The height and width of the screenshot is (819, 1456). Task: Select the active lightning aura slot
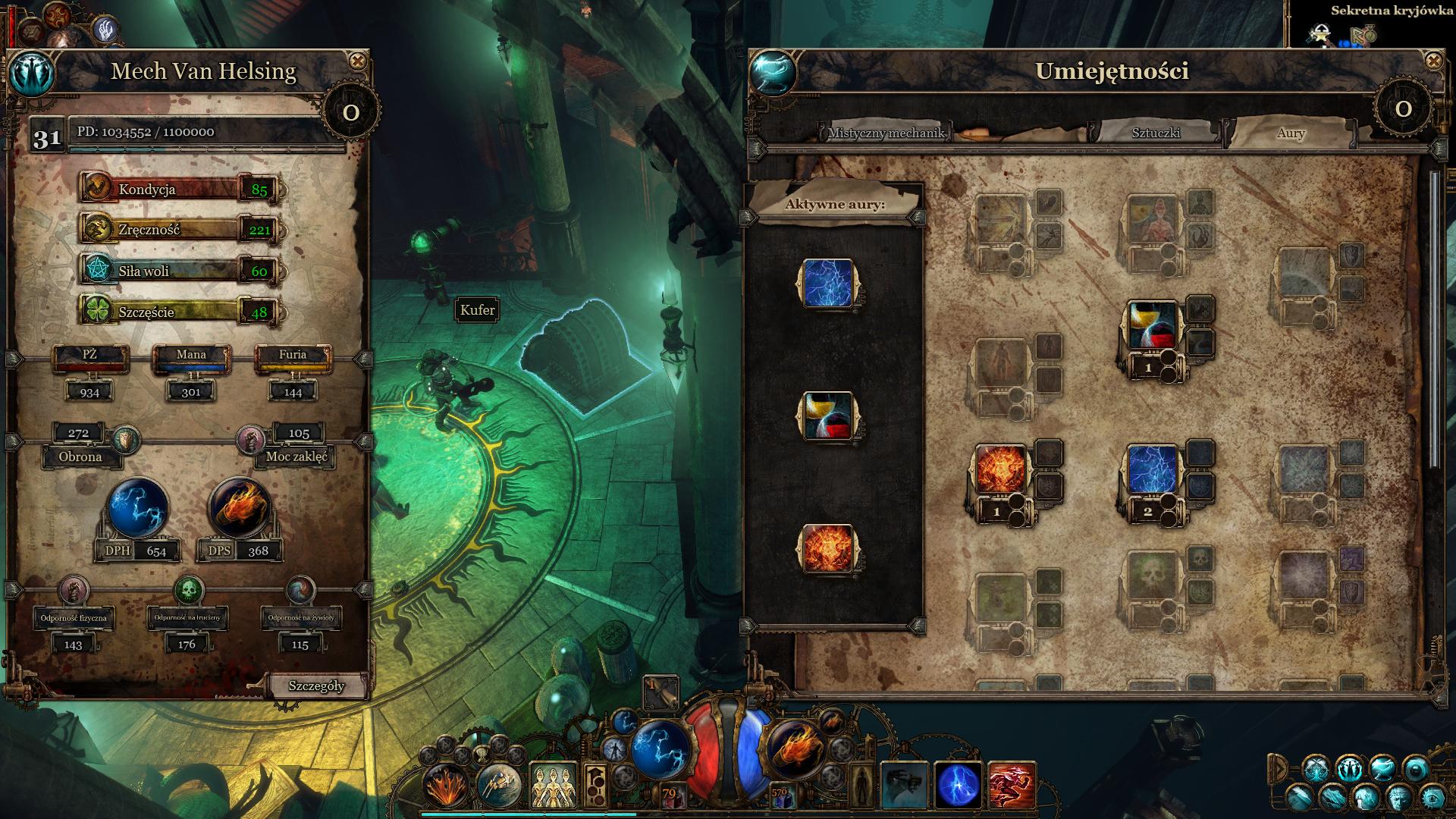click(x=827, y=284)
